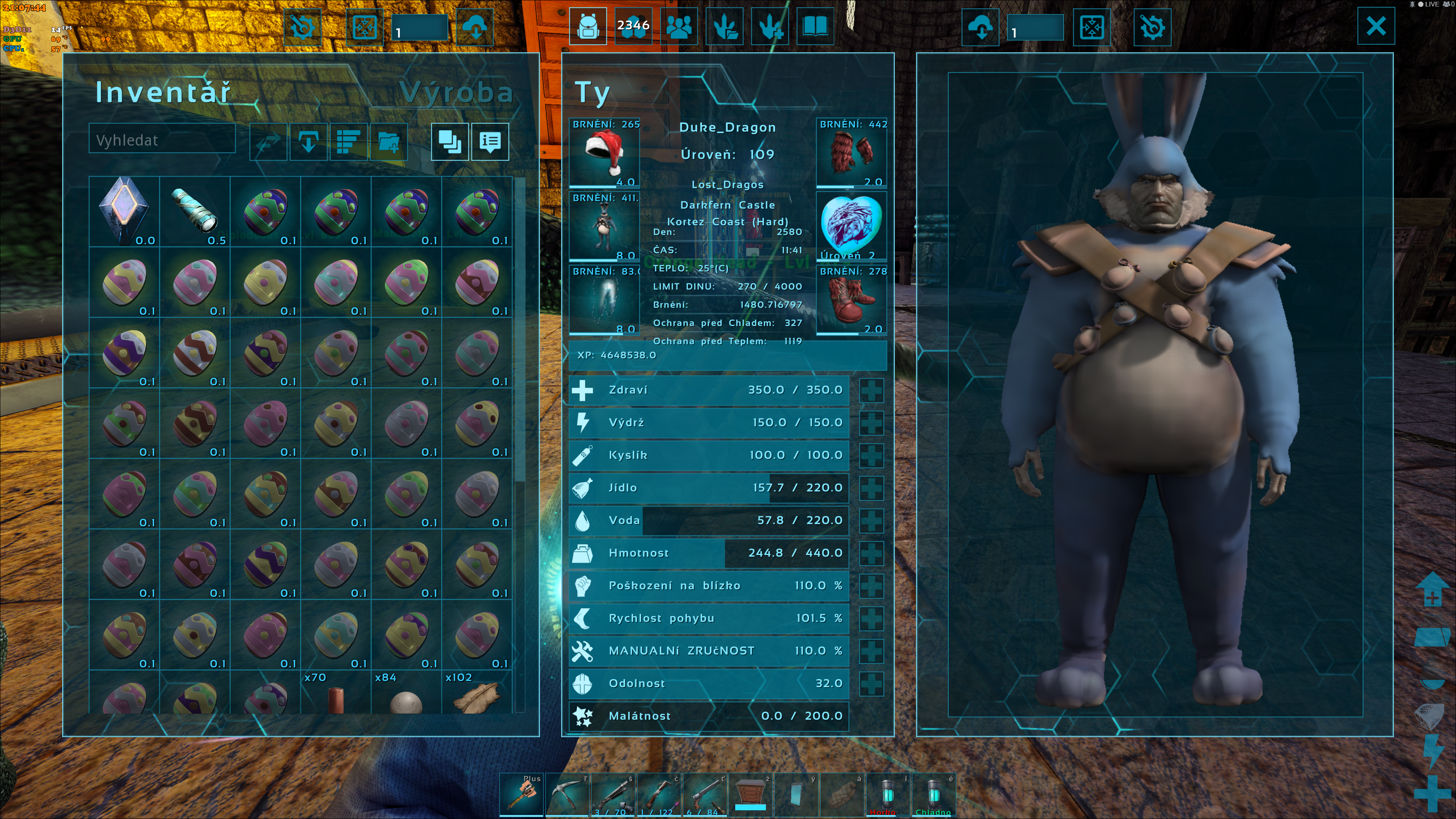Open the engrams screen showing 2346
Screen dimensions: 1456x819
click(633, 26)
